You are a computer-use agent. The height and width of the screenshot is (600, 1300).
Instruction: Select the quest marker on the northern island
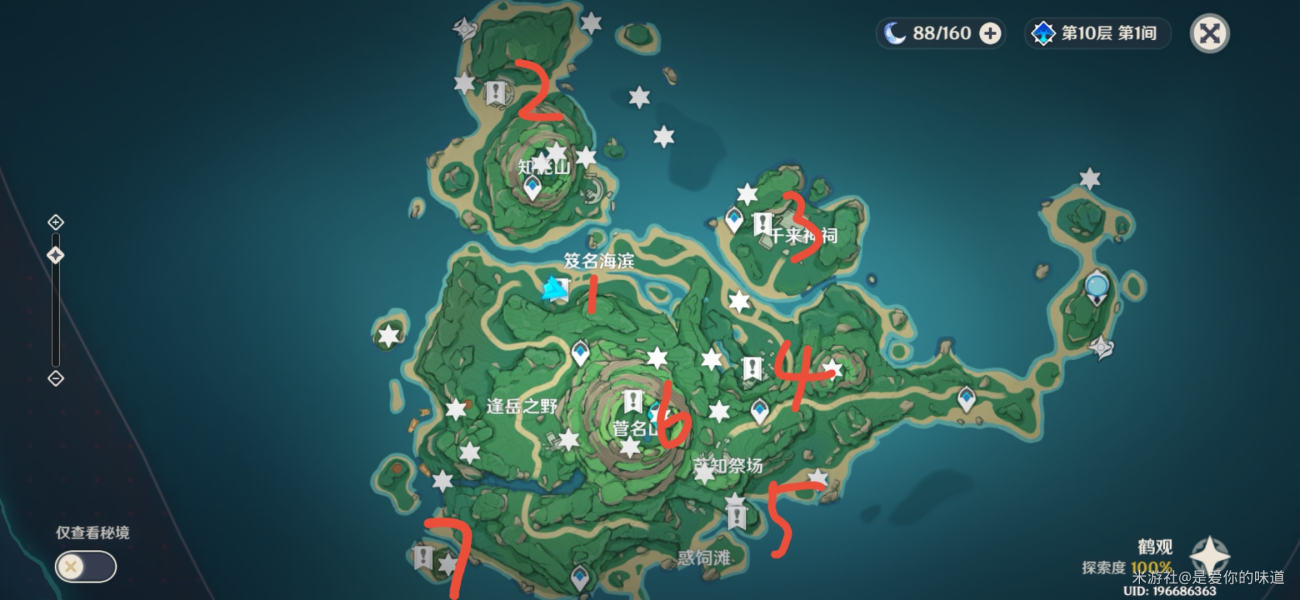tap(495, 93)
